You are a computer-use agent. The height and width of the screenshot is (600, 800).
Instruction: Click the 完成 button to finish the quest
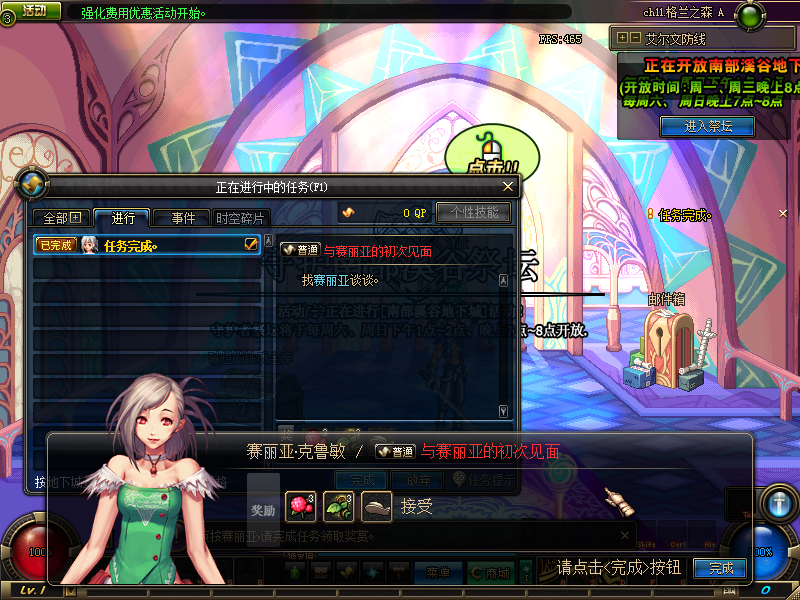pos(721,568)
